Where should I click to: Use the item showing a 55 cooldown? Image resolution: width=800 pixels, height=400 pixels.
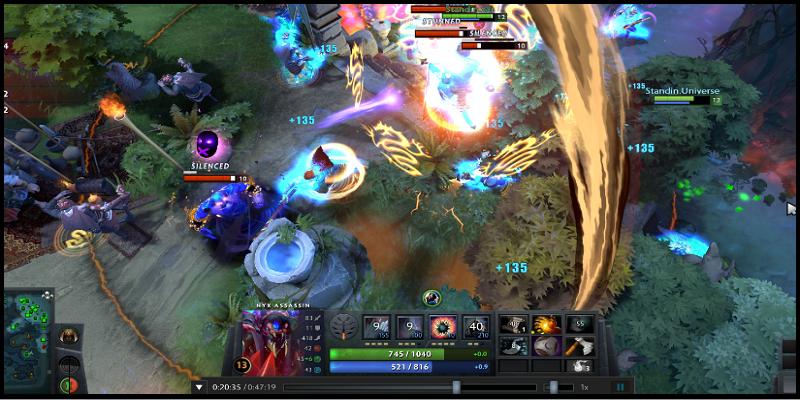(x=579, y=324)
